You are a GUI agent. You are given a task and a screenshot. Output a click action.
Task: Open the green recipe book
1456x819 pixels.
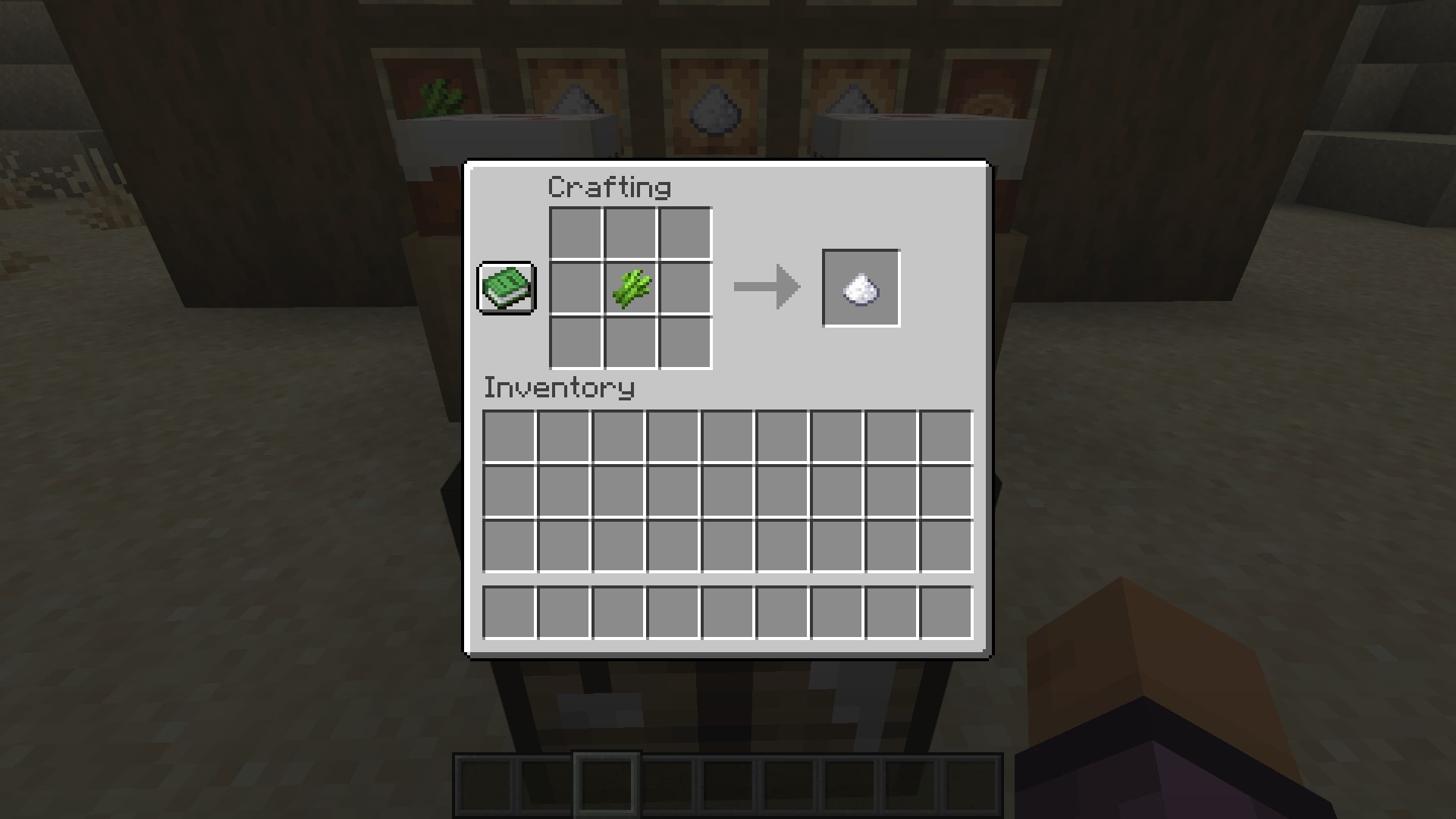point(506,289)
